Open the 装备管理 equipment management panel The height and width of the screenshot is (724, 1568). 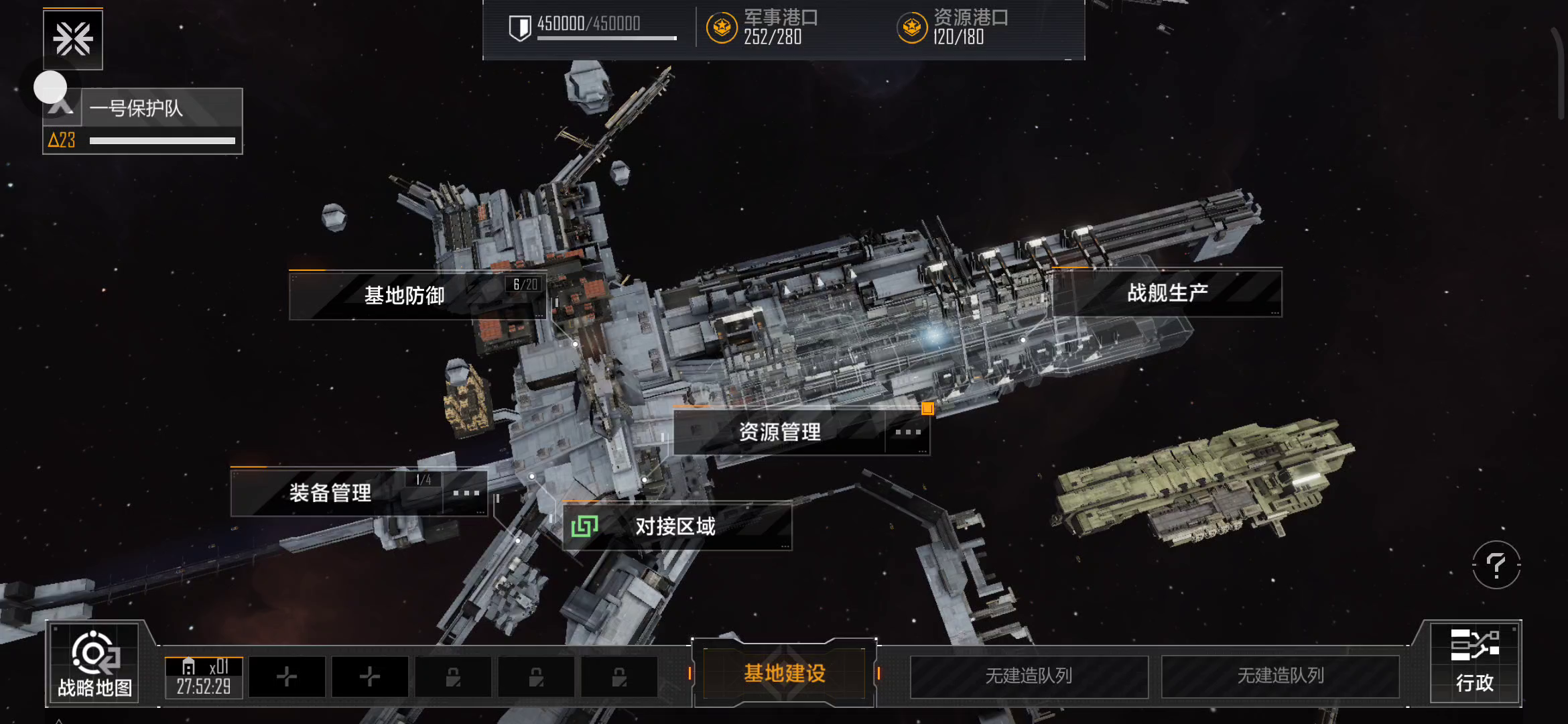[330, 493]
